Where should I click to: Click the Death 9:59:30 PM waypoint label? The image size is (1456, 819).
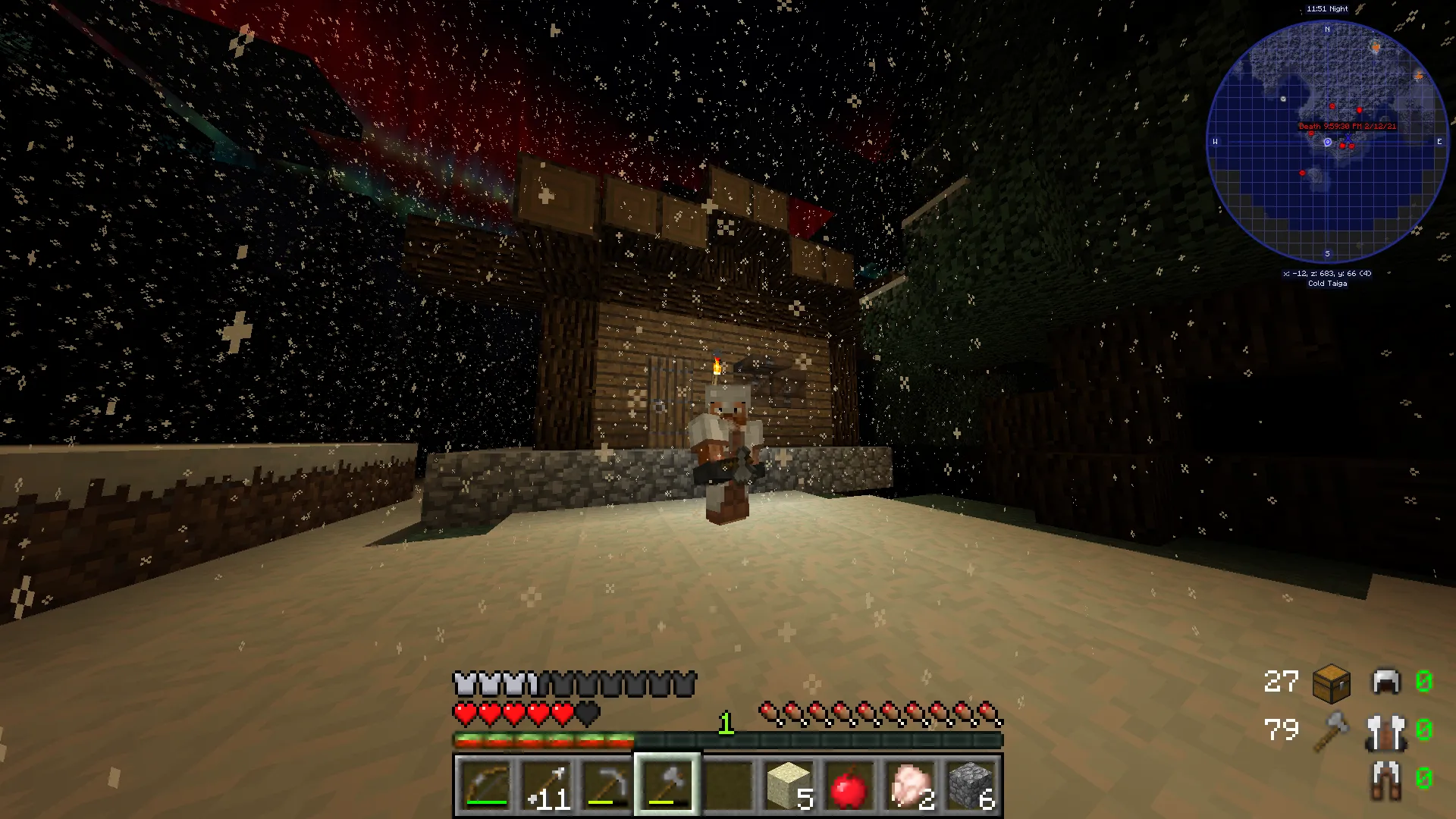1346,127
